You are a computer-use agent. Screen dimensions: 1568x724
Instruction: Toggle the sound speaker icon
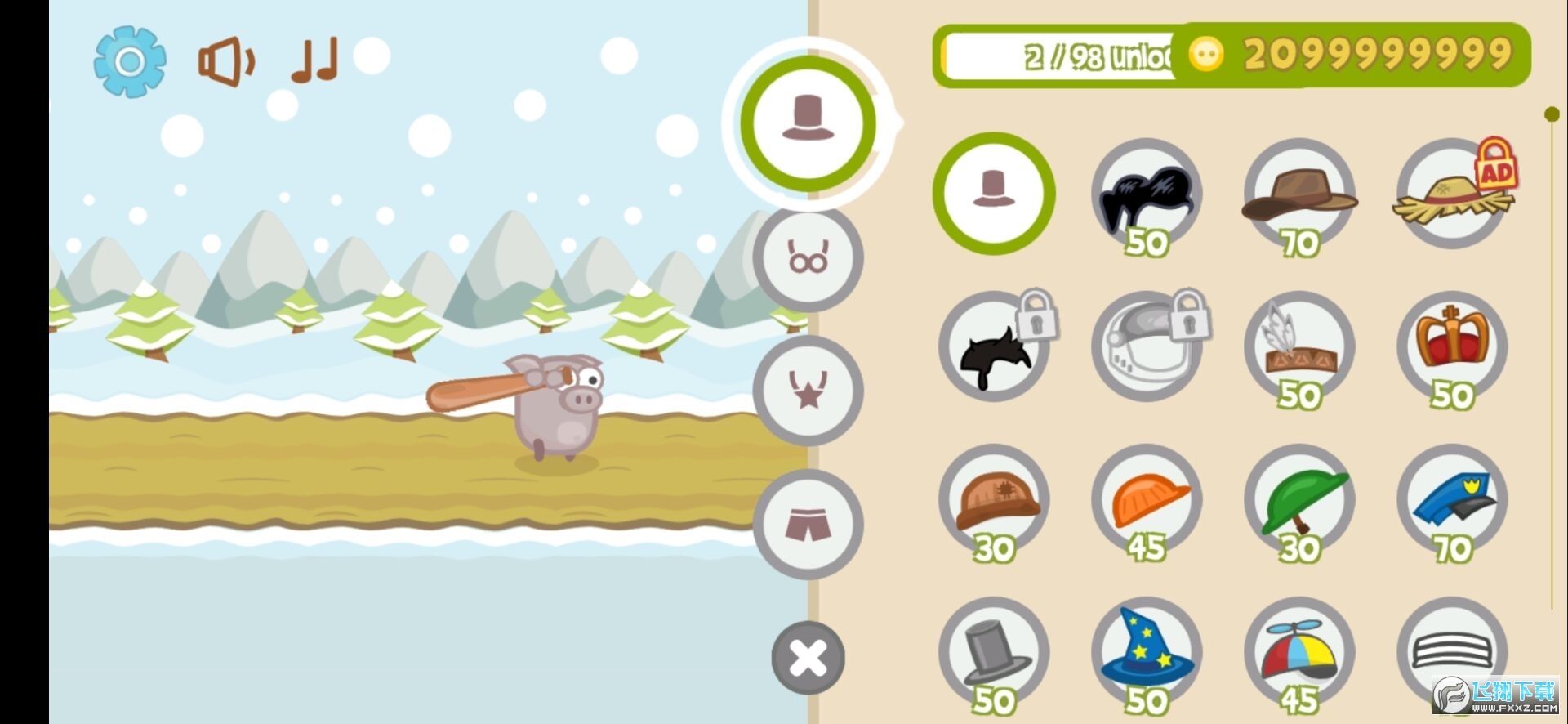[225, 61]
